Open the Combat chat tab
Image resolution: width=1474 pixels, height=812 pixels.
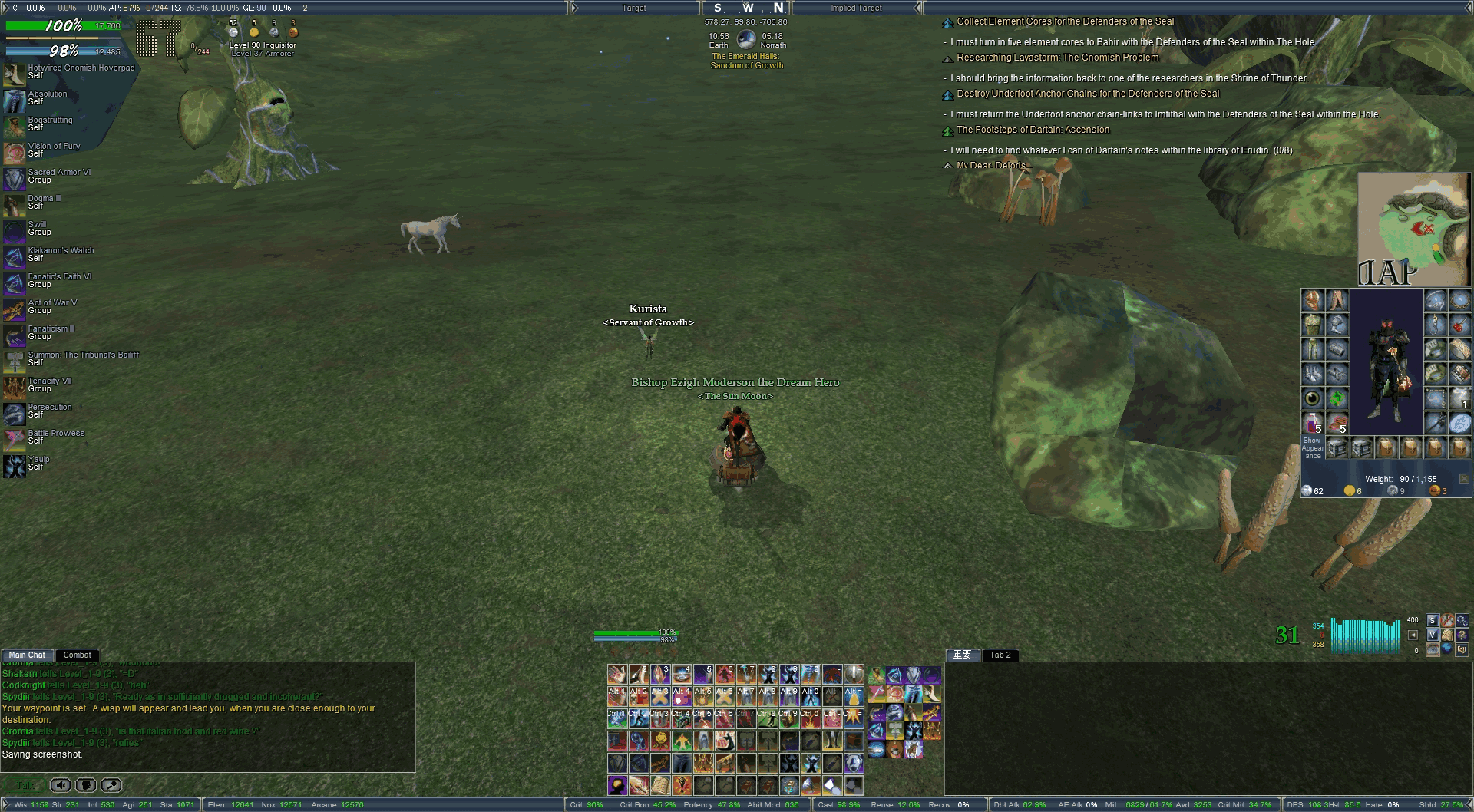pyautogui.click(x=77, y=655)
